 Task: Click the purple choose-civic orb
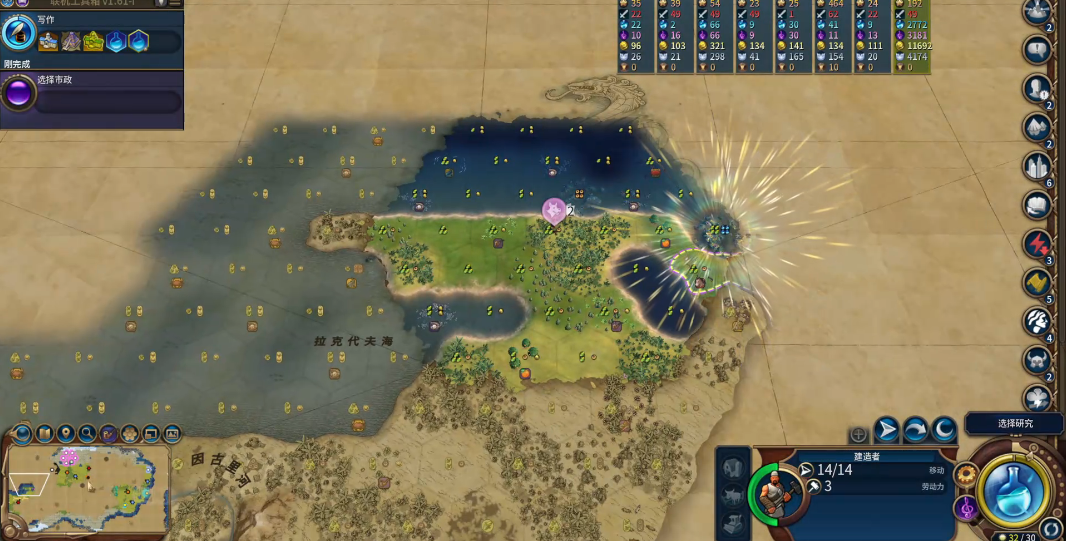[x=18, y=94]
